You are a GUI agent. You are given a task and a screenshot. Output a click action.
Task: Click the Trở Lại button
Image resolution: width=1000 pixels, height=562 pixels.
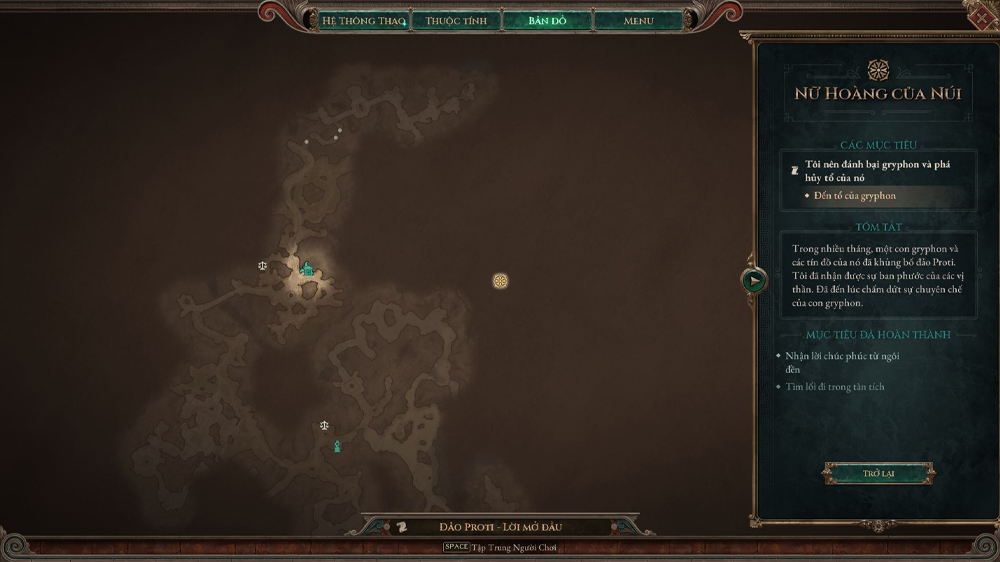[x=878, y=473]
